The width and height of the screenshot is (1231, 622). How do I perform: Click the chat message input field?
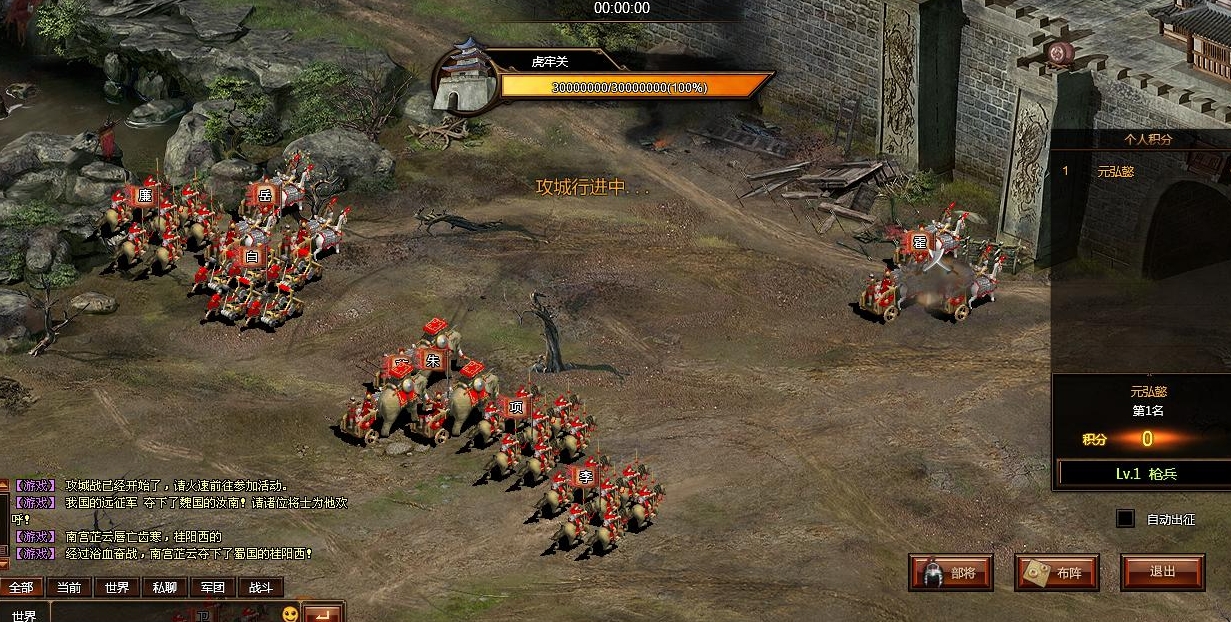(x=160, y=613)
